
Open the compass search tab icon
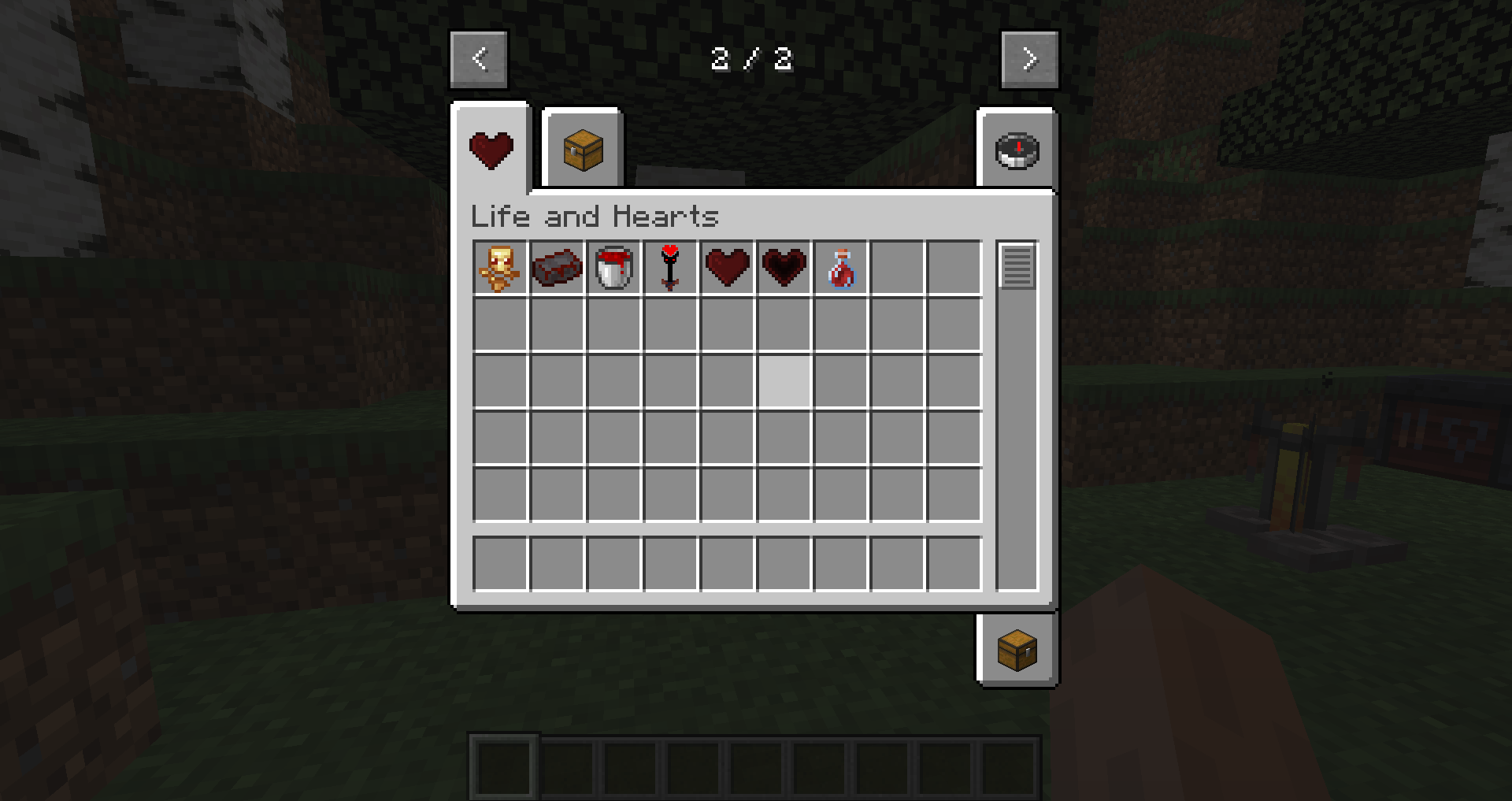pyautogui.click(x=1017, y=151)
